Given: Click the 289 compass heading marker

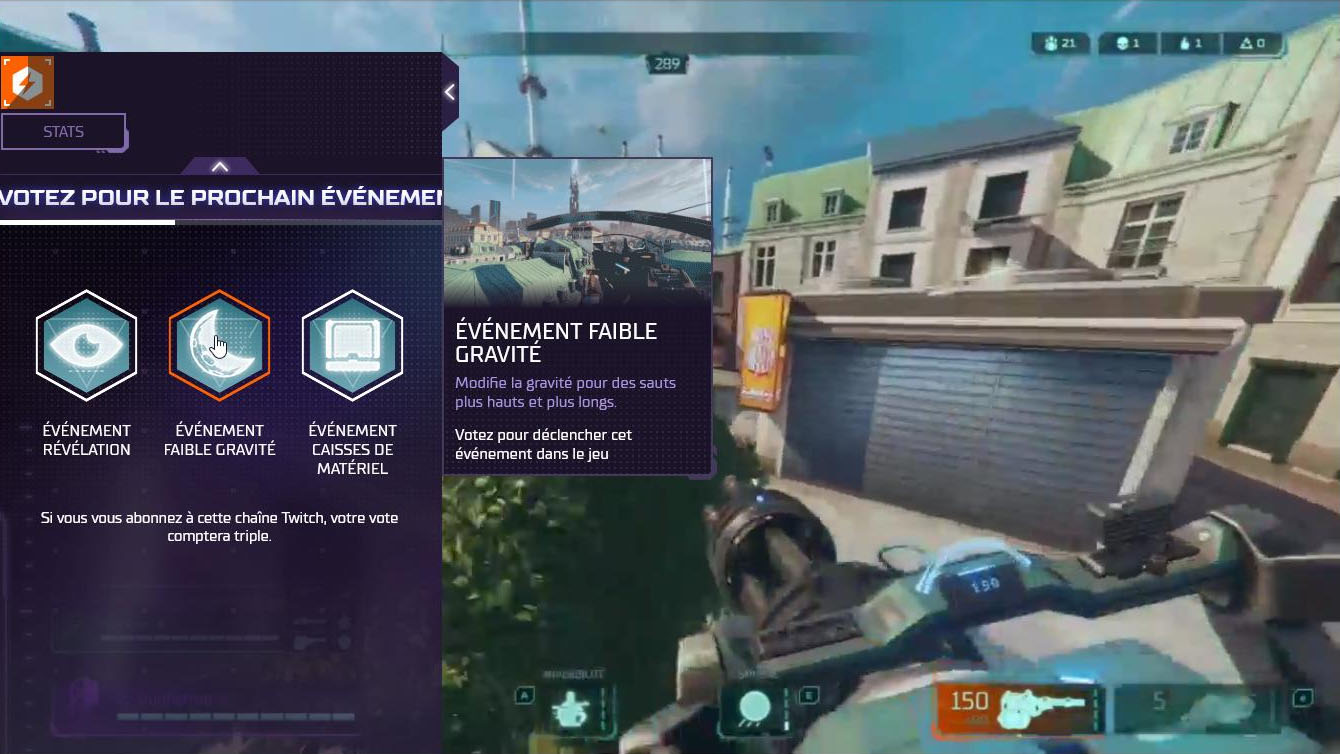Looking at the screenshot, I should [x=667, y=62].
